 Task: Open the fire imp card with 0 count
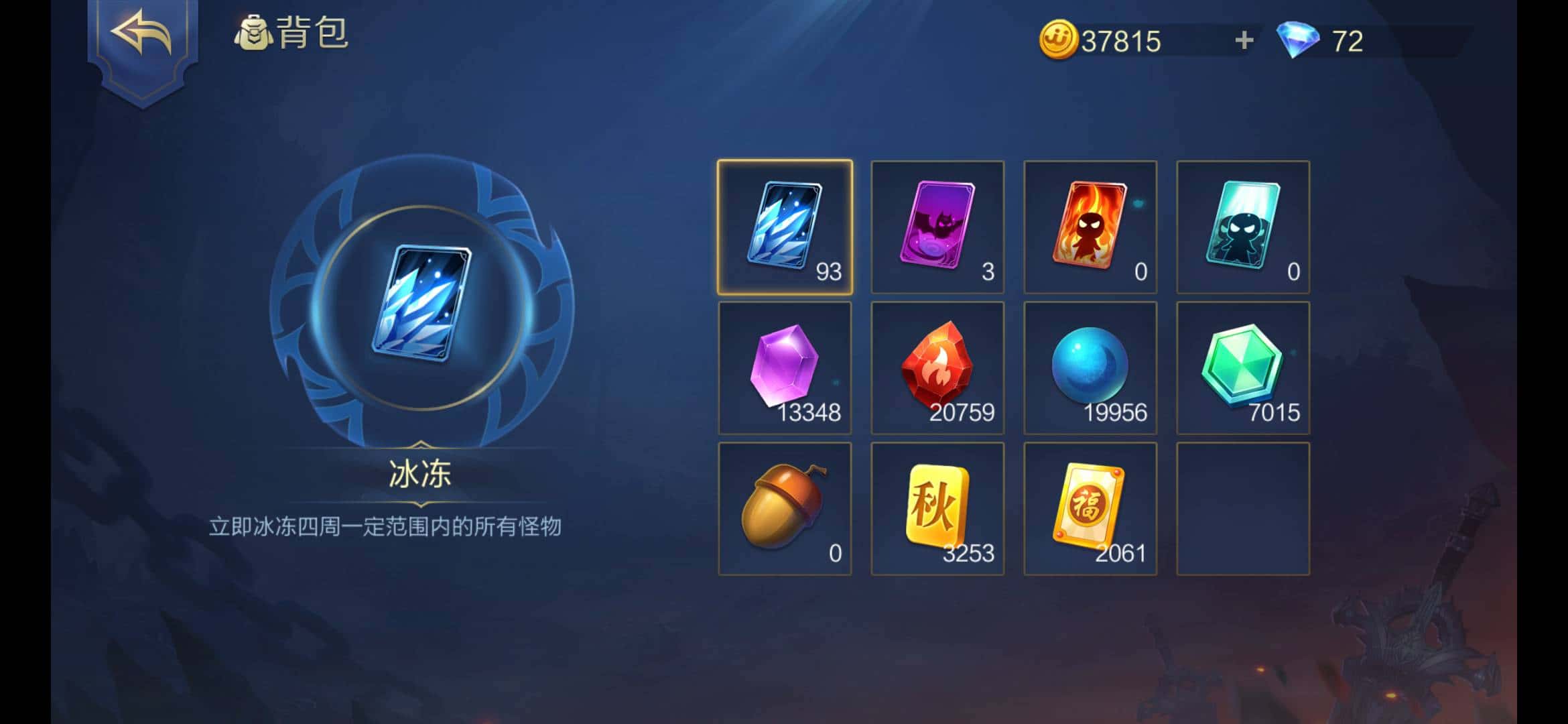pos(1090,225)
